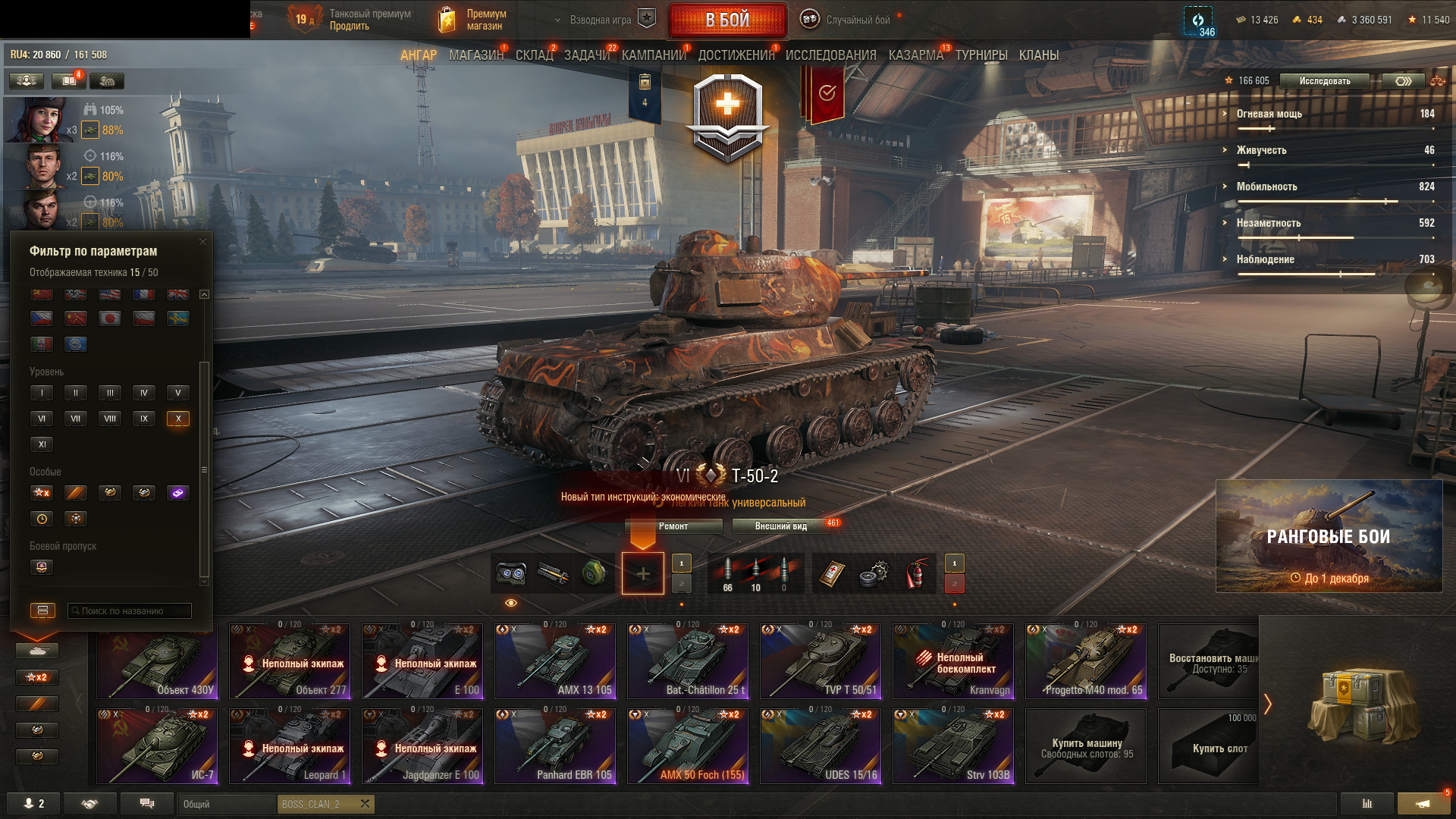
Task: Start battle with the В БОЙ button
Action: click(x=727, y=20)
